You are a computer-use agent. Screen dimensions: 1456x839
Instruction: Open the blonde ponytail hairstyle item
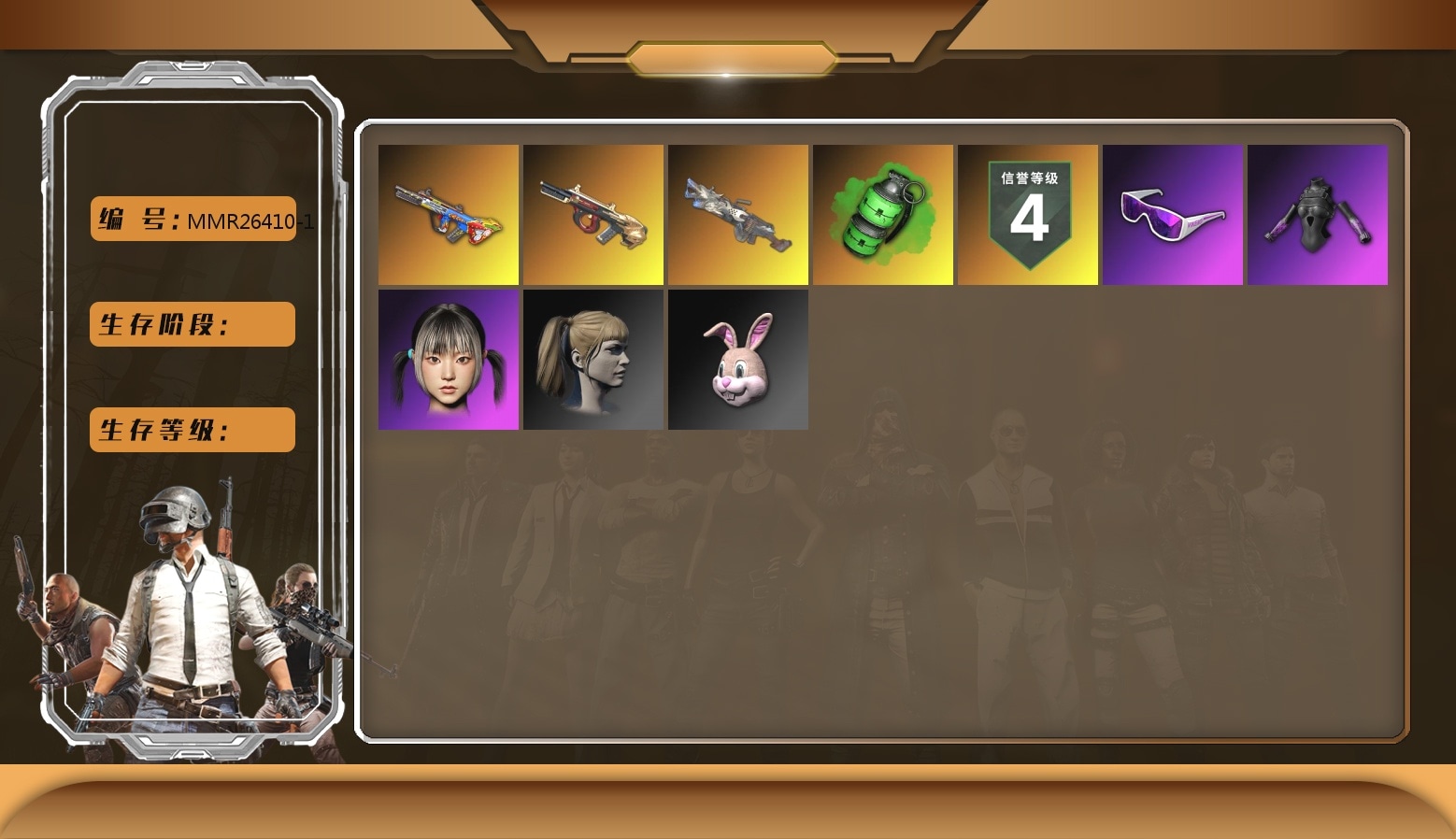click(x=592, y=359)
